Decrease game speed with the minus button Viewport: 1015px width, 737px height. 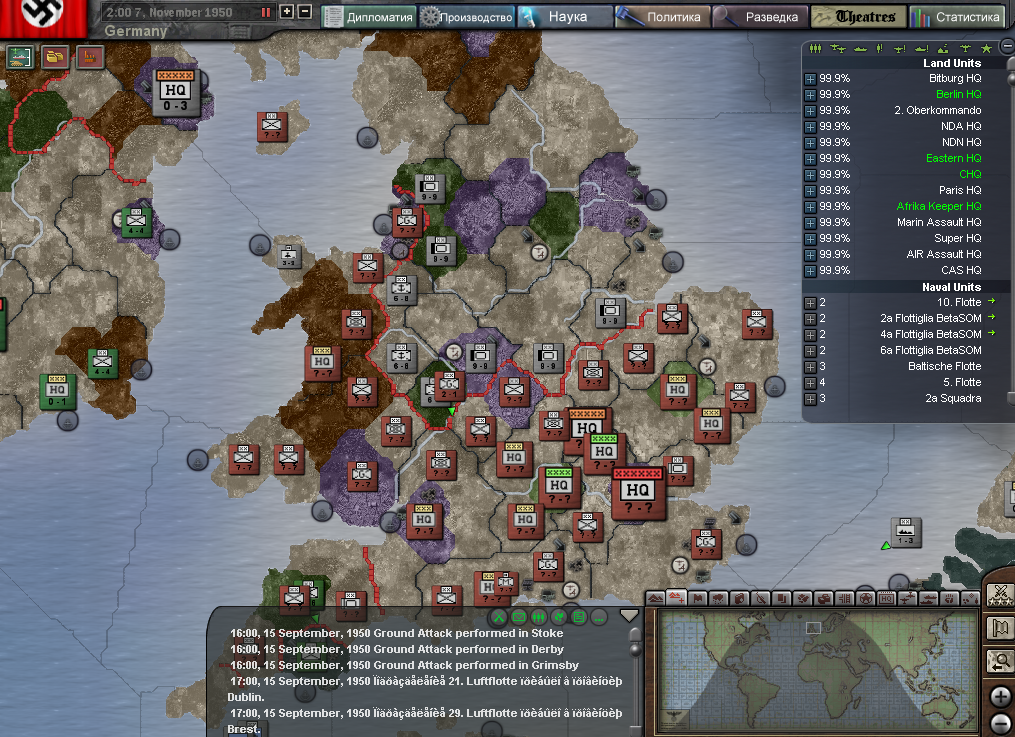pos(304,13)
